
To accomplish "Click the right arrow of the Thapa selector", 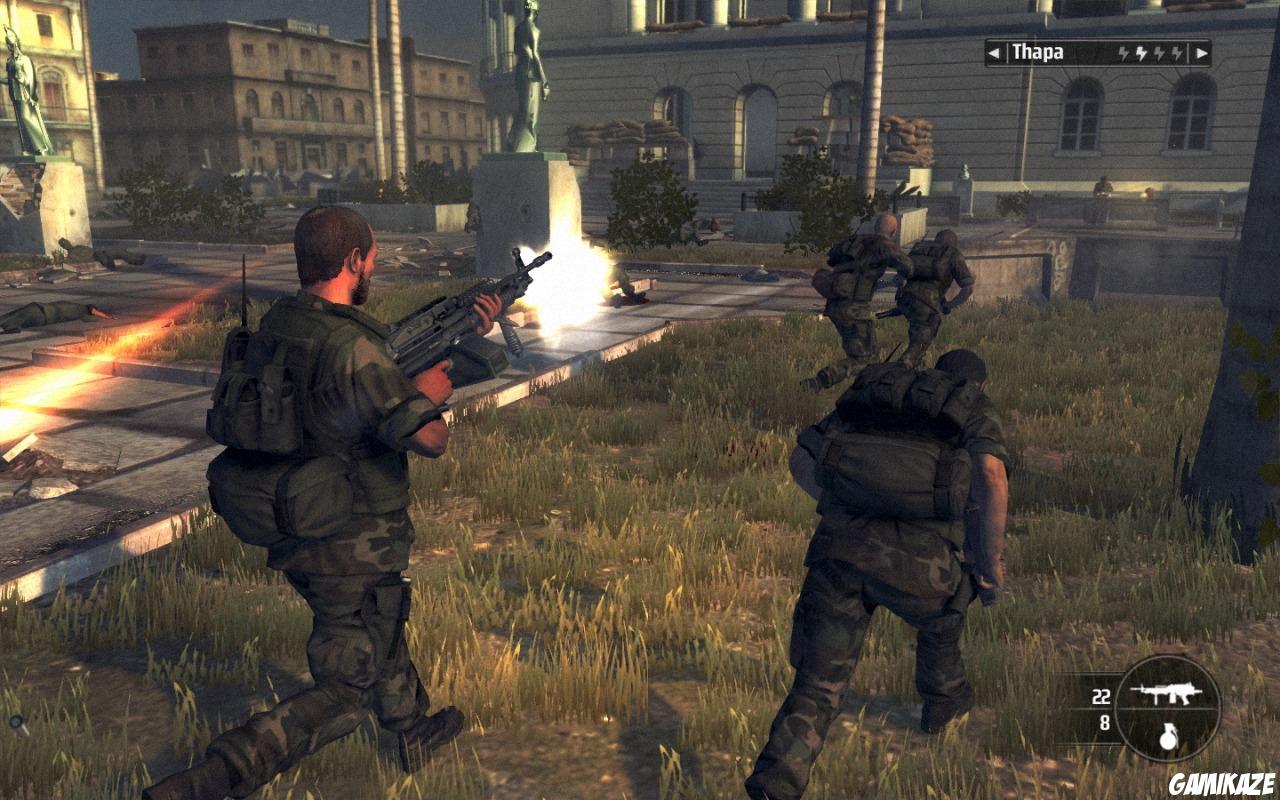I will pyautogui.click(x=1201, y=53).
